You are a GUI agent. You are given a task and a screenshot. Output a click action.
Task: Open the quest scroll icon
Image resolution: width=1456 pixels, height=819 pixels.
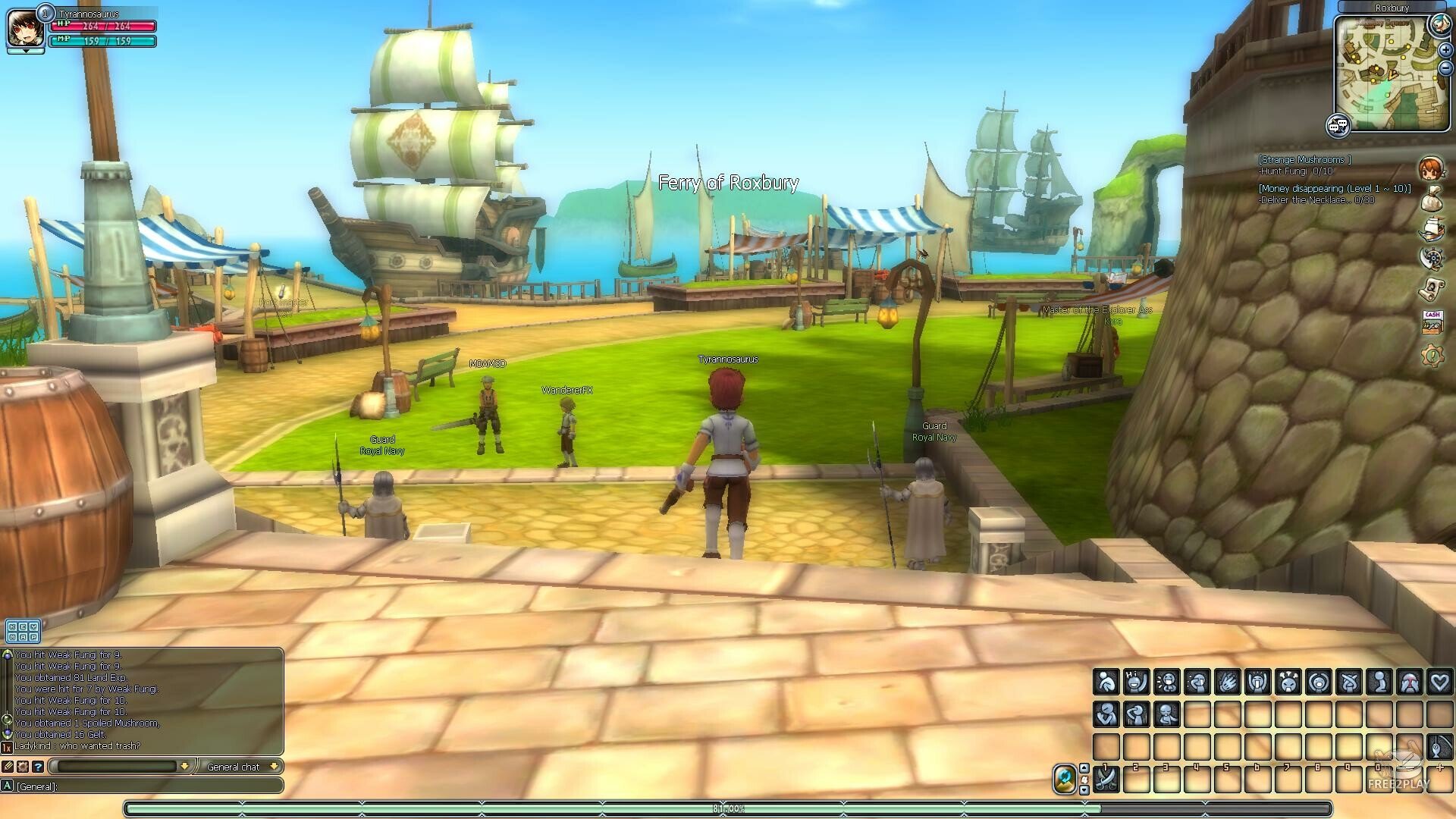1431,289
